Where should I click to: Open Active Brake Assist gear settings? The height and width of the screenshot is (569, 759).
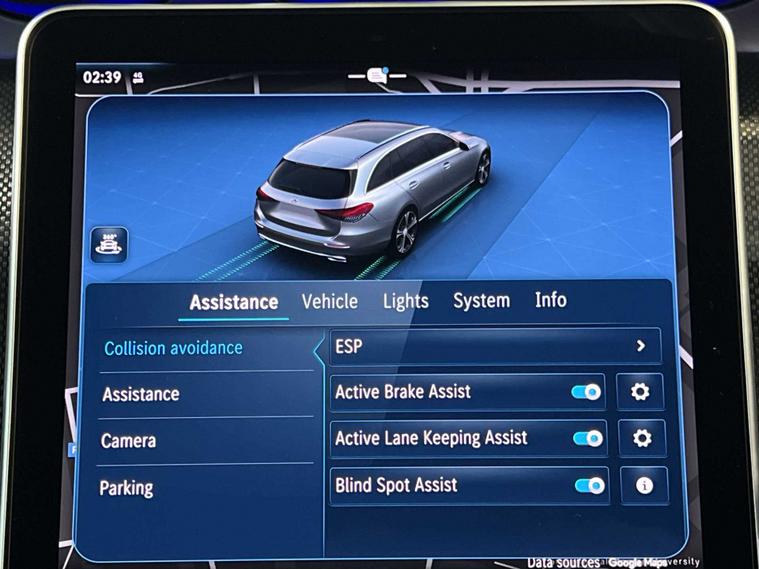tap(640, 392)
